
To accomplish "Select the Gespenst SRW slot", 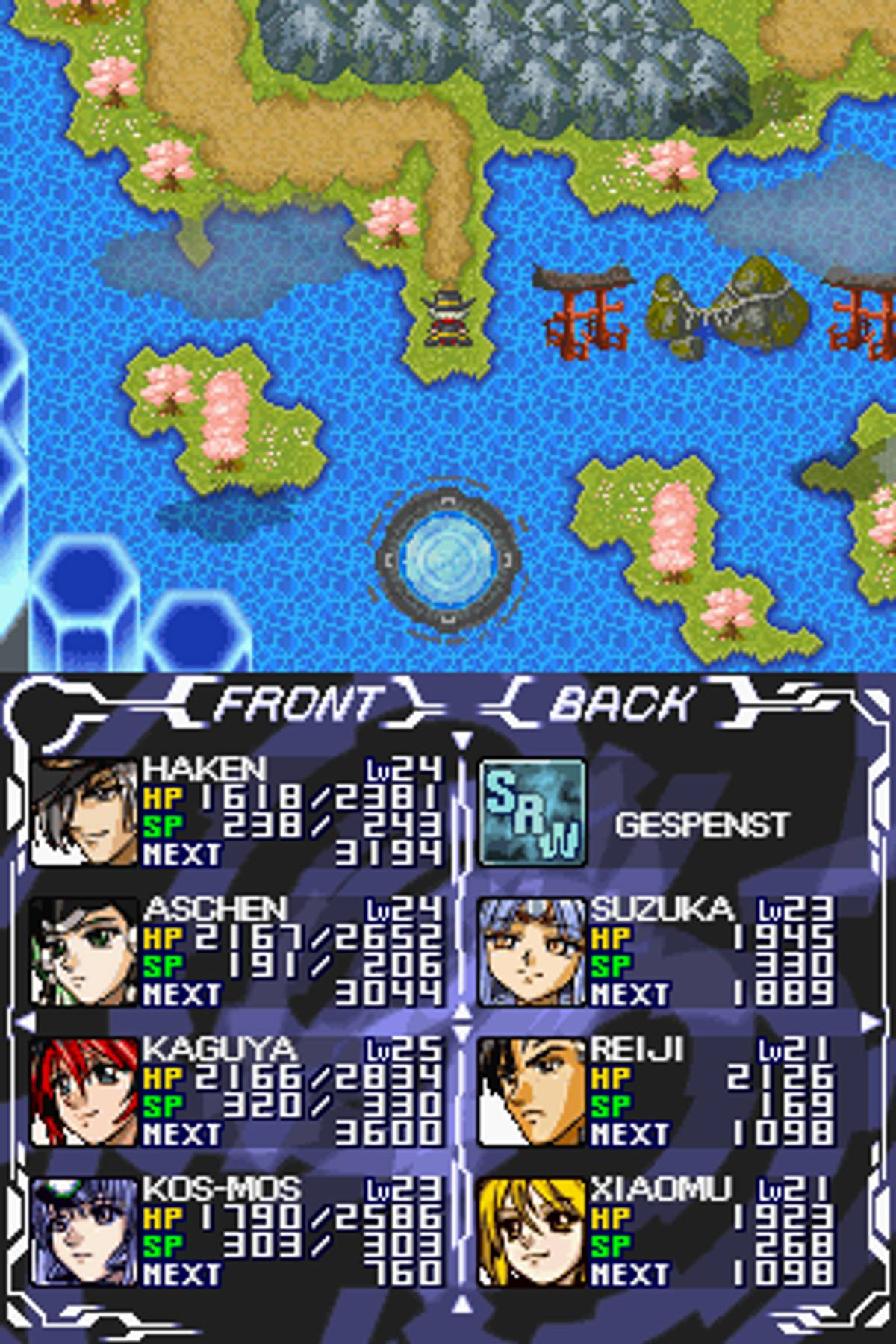I will coord(657,814).
